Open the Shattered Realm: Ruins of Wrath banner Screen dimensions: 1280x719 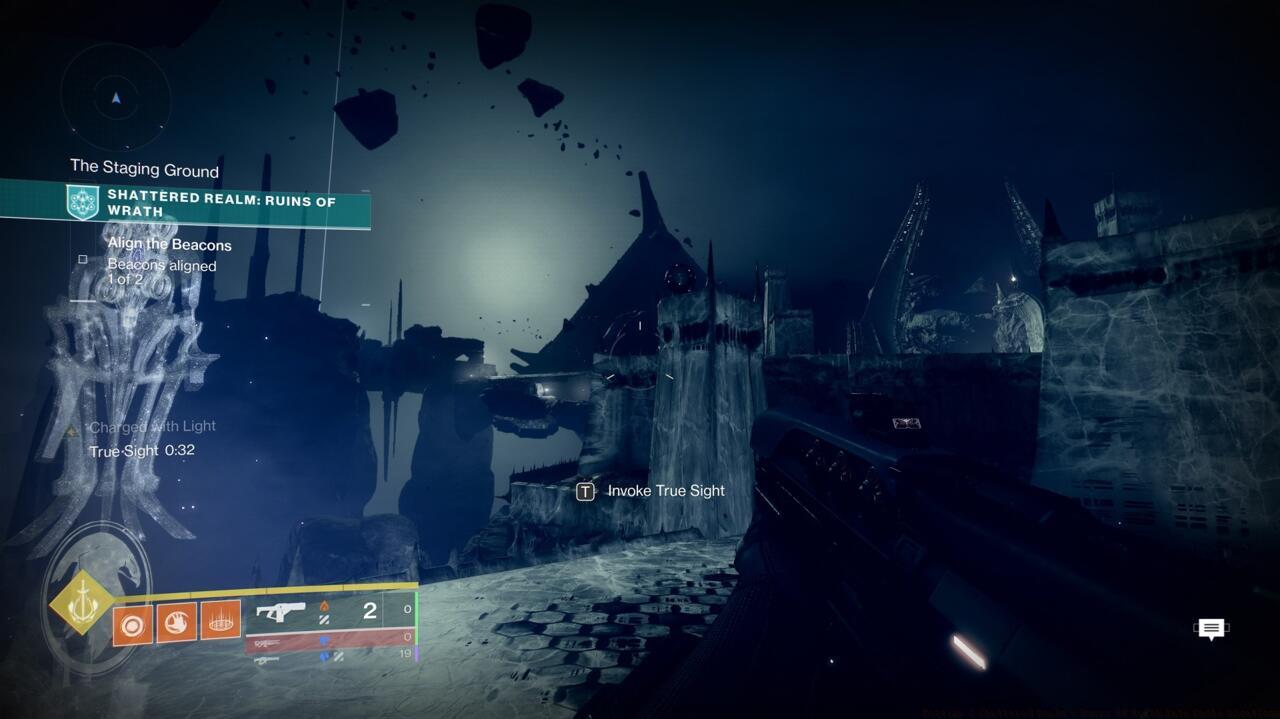221,206
